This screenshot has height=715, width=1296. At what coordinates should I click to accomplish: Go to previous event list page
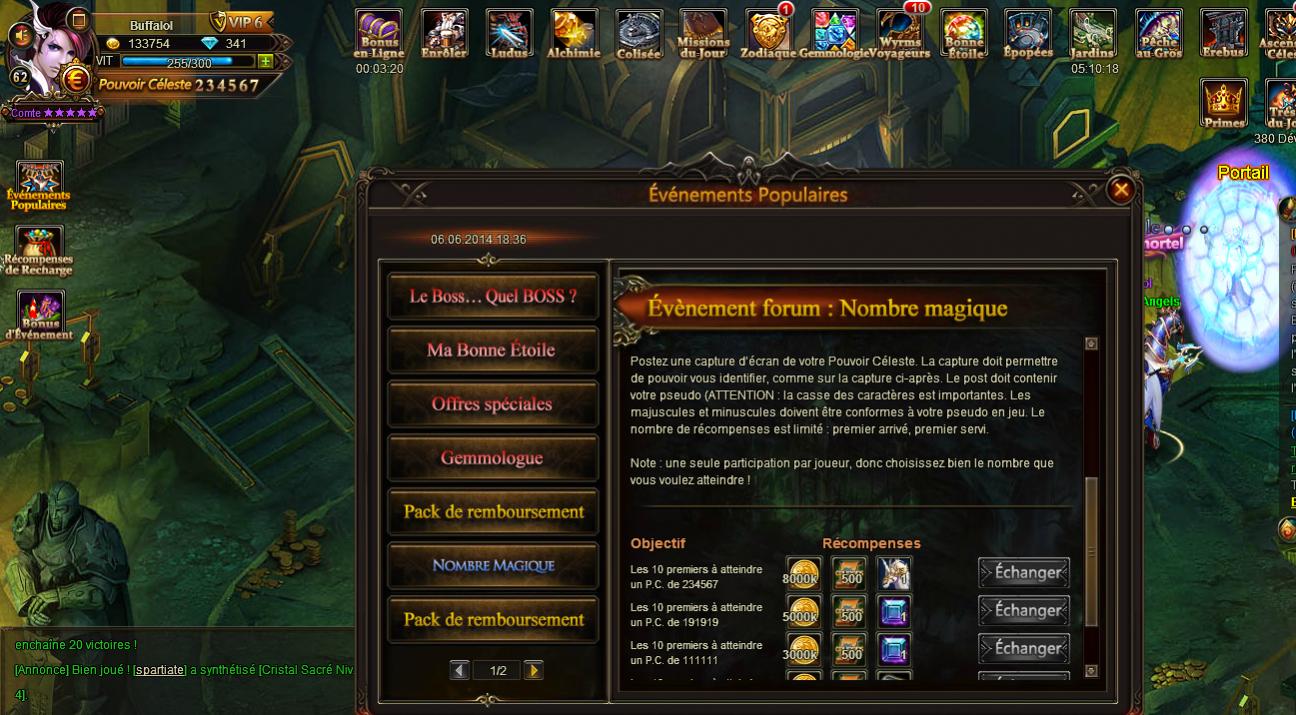[x=460, y=670]
